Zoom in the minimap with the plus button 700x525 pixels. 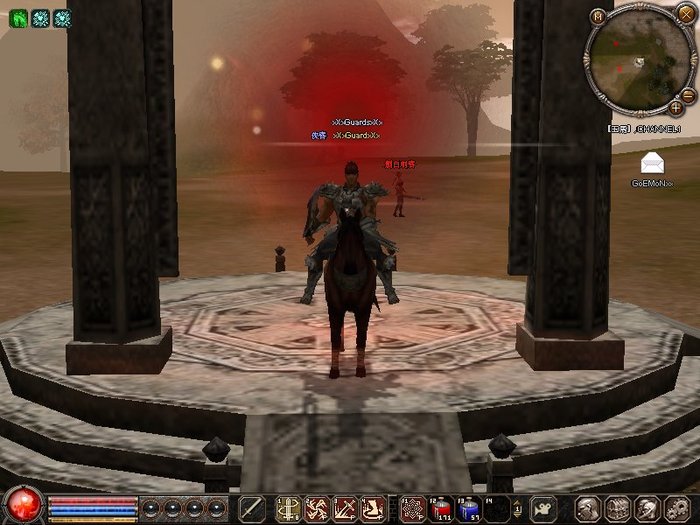tap(676, 106)
